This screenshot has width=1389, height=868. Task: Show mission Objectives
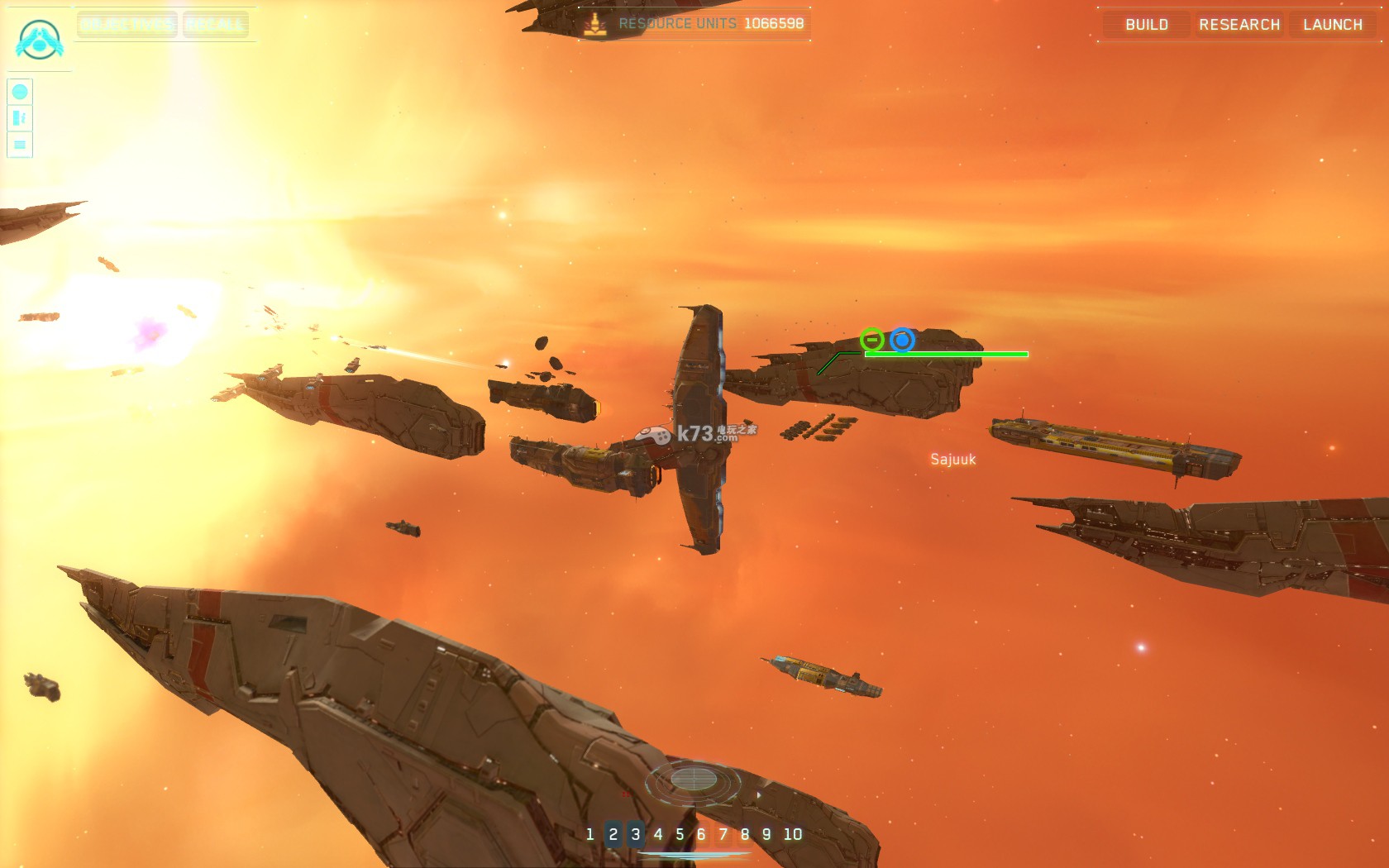(x=127, y=25)
